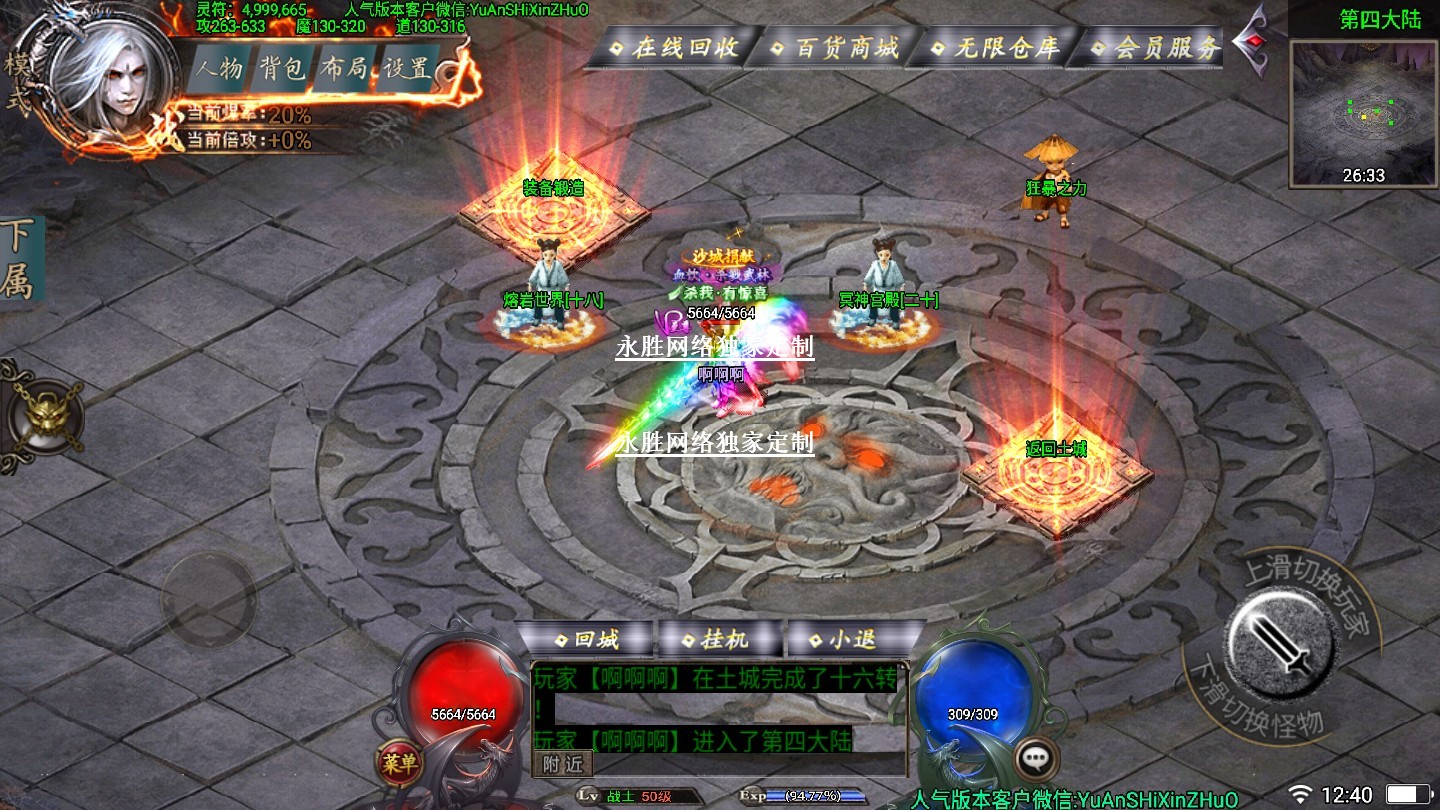This screenshot has width=1440, height=810.
Task: Click the minimap of 第四大陆
Action: coord(1364,112)
